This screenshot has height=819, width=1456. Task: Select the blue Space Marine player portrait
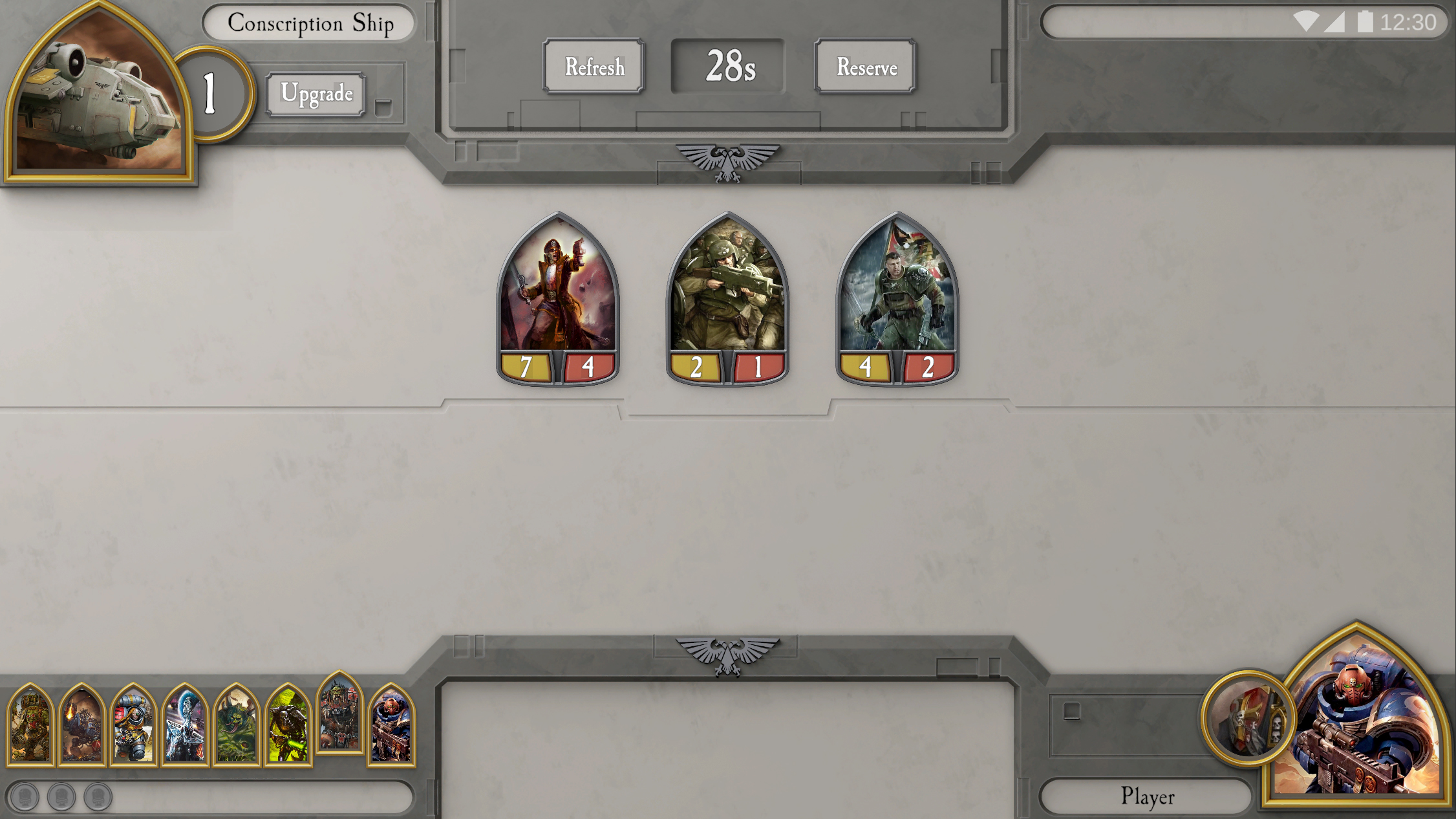[x=1358, y=718]
